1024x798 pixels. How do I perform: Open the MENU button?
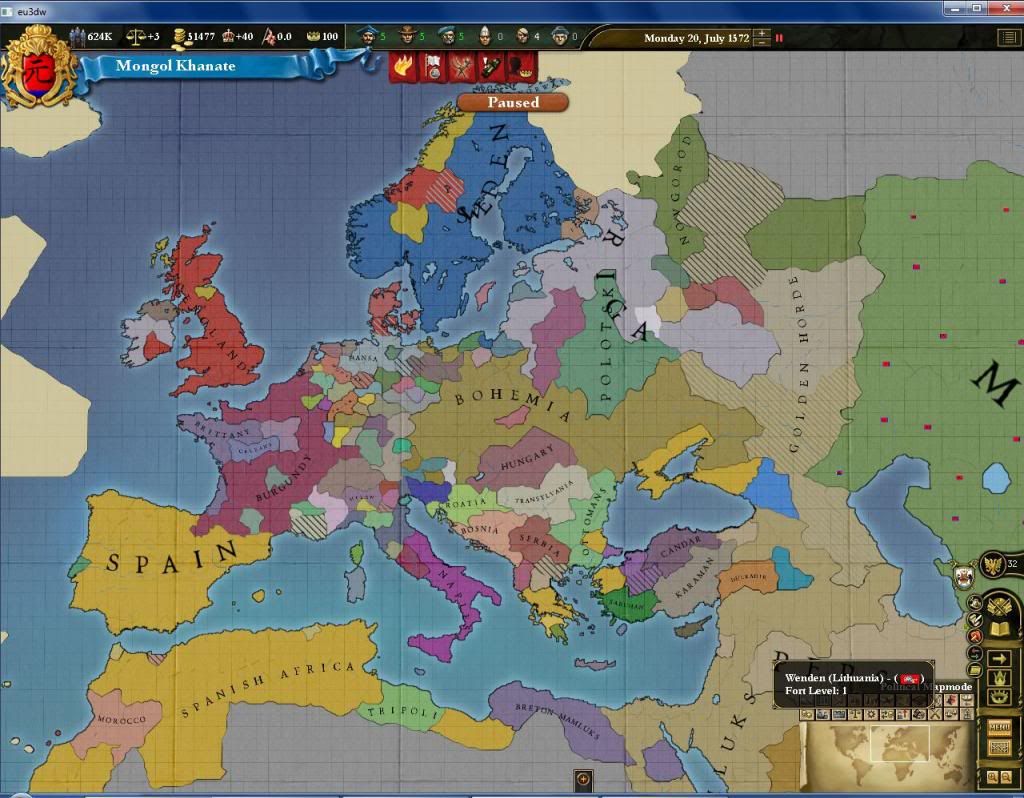click(998, 727)
